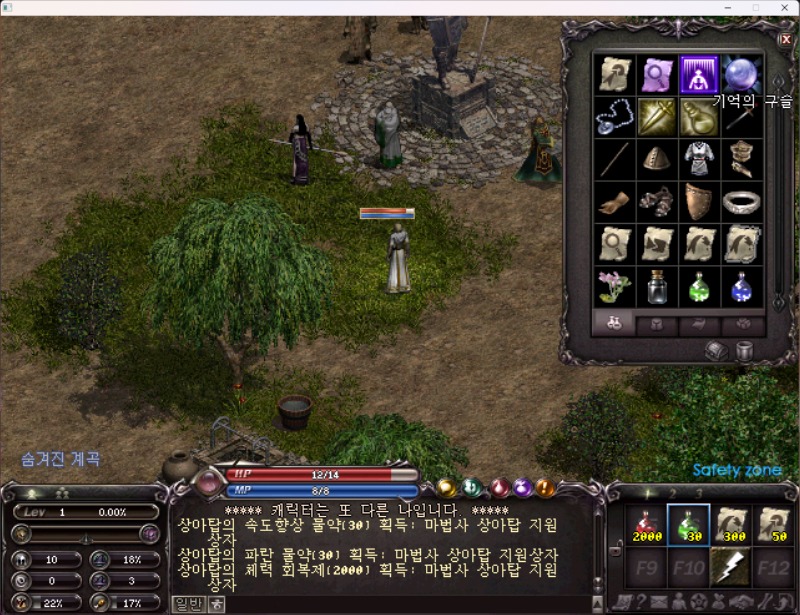The height and width of the screenshot is (615, 800).
Task: Close the inventory window
Action: click(785, 39)
